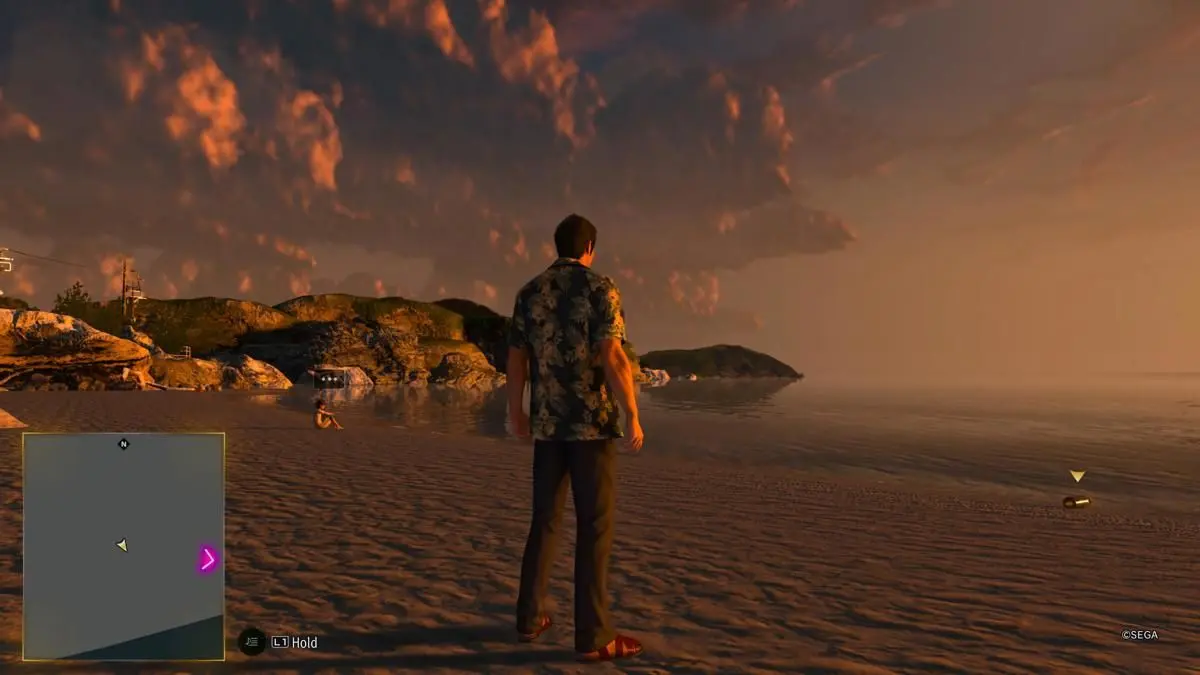Select the yellow triangle item marker
The image size is (1200, 675).
(x=1076, y=477)
